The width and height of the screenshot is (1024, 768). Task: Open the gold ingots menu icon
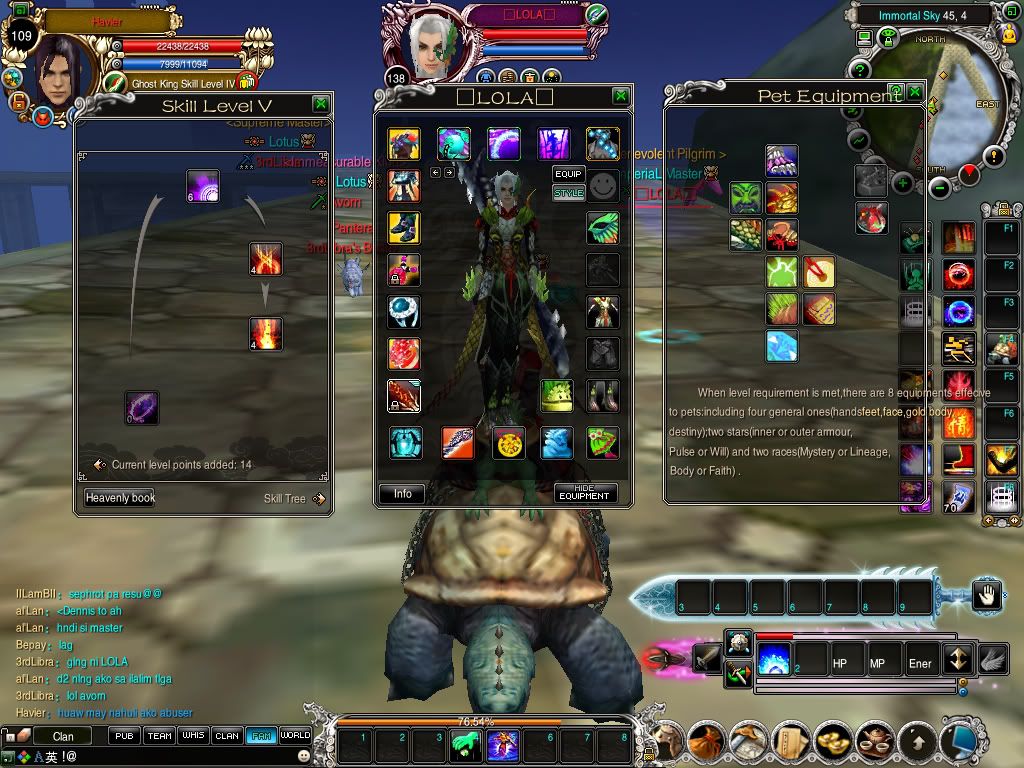pos(832,742)
